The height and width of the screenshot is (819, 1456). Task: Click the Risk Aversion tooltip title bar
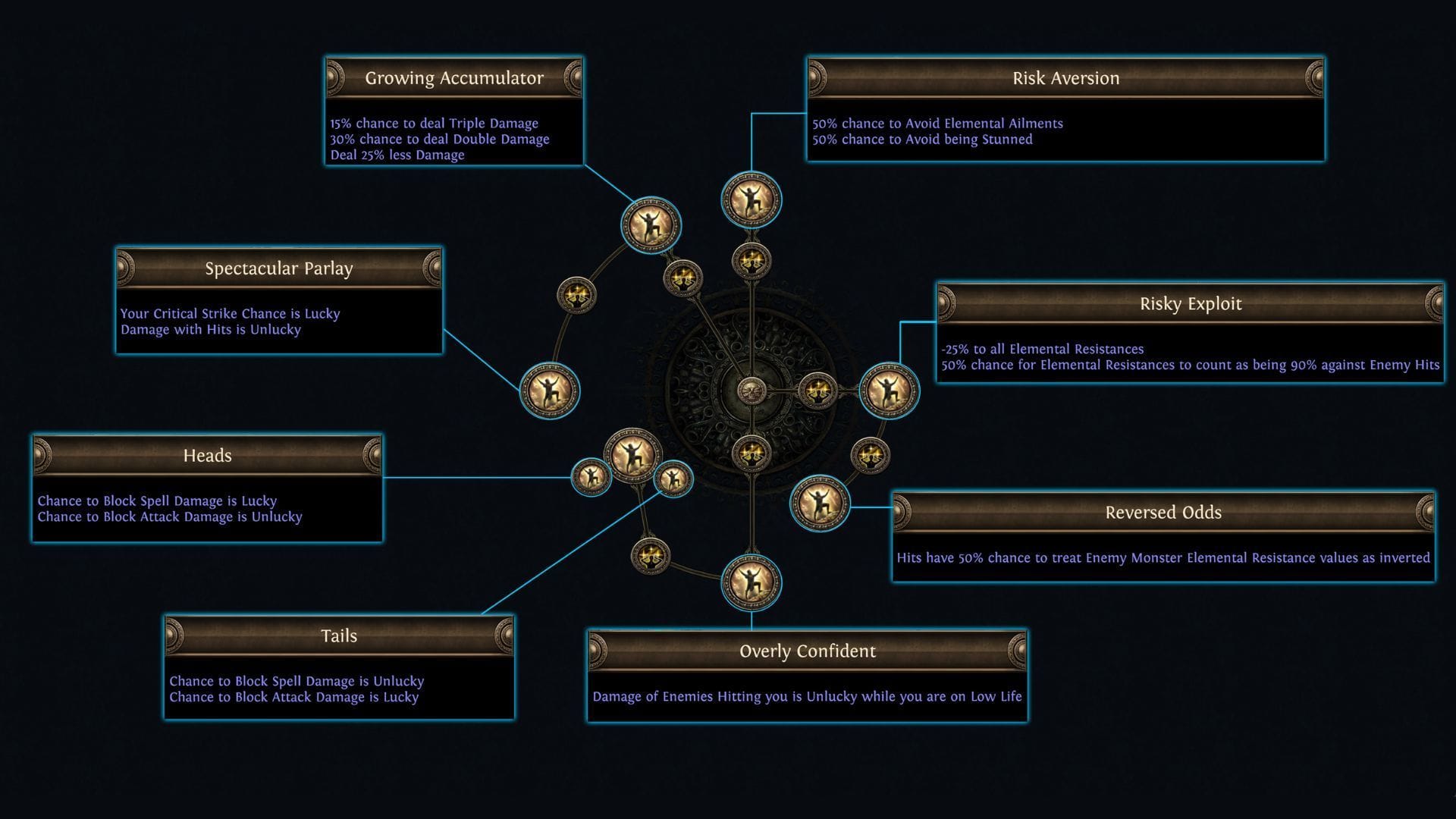click(1065, 77)
